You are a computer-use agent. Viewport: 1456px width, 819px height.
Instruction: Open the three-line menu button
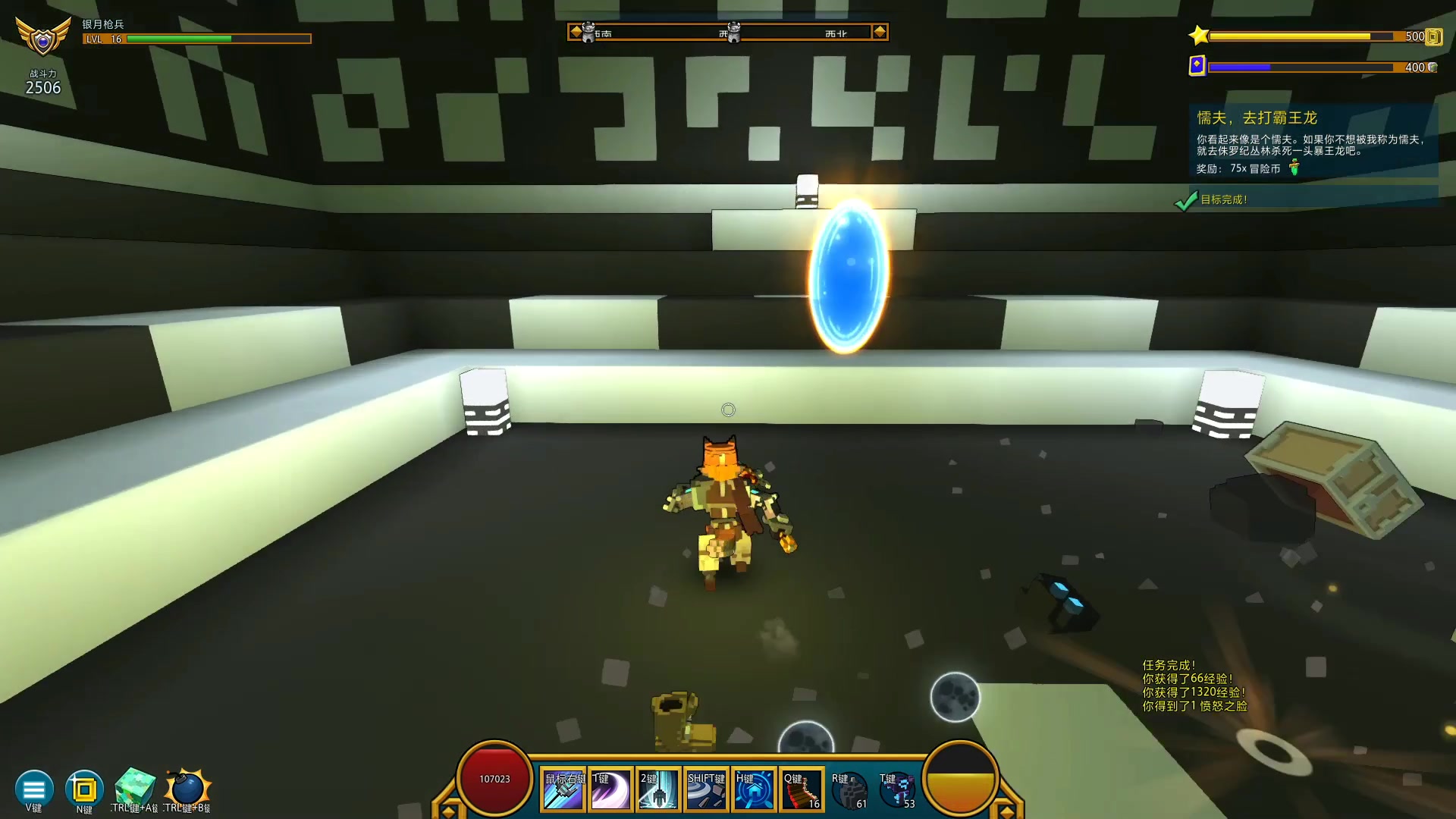tap(33, 789)
